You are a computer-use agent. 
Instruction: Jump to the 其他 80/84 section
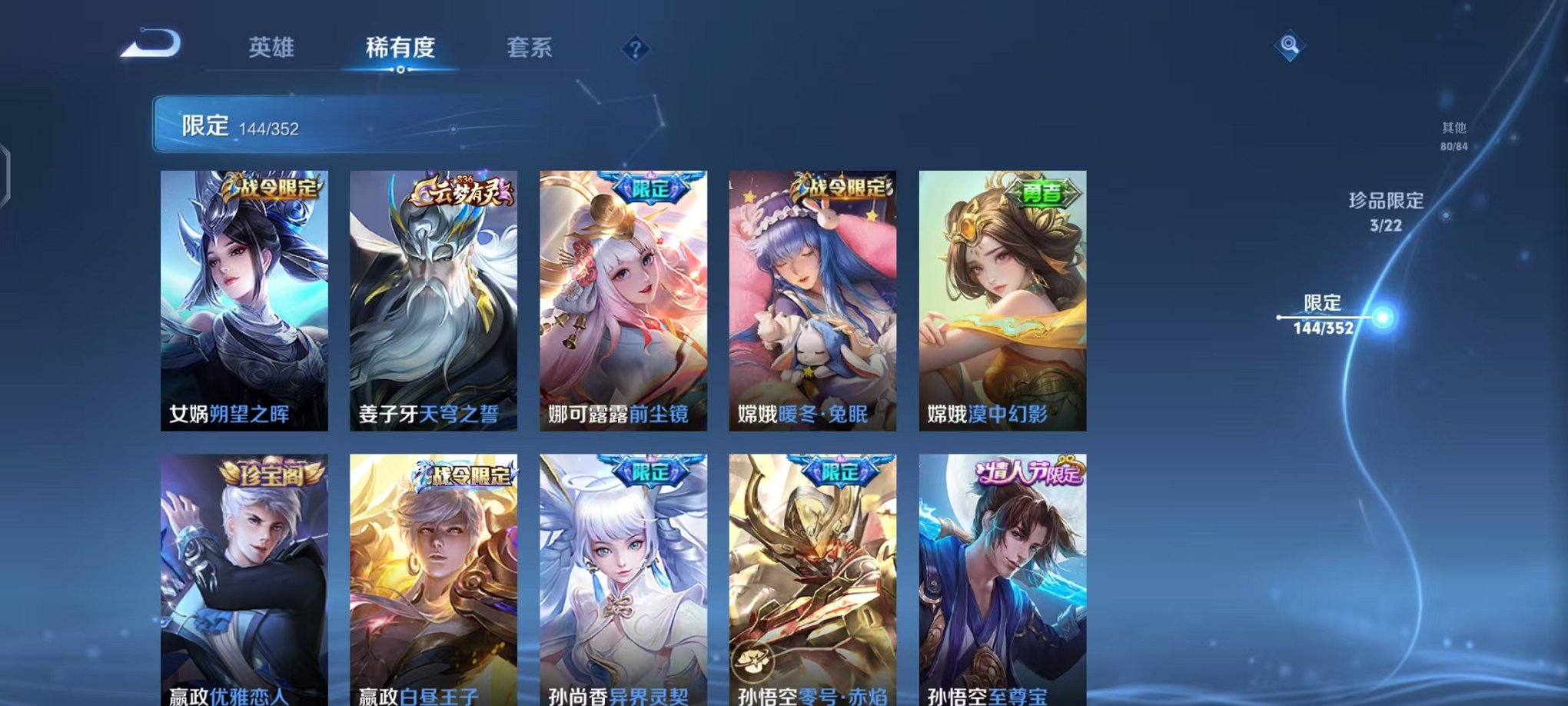[1455, 137]
